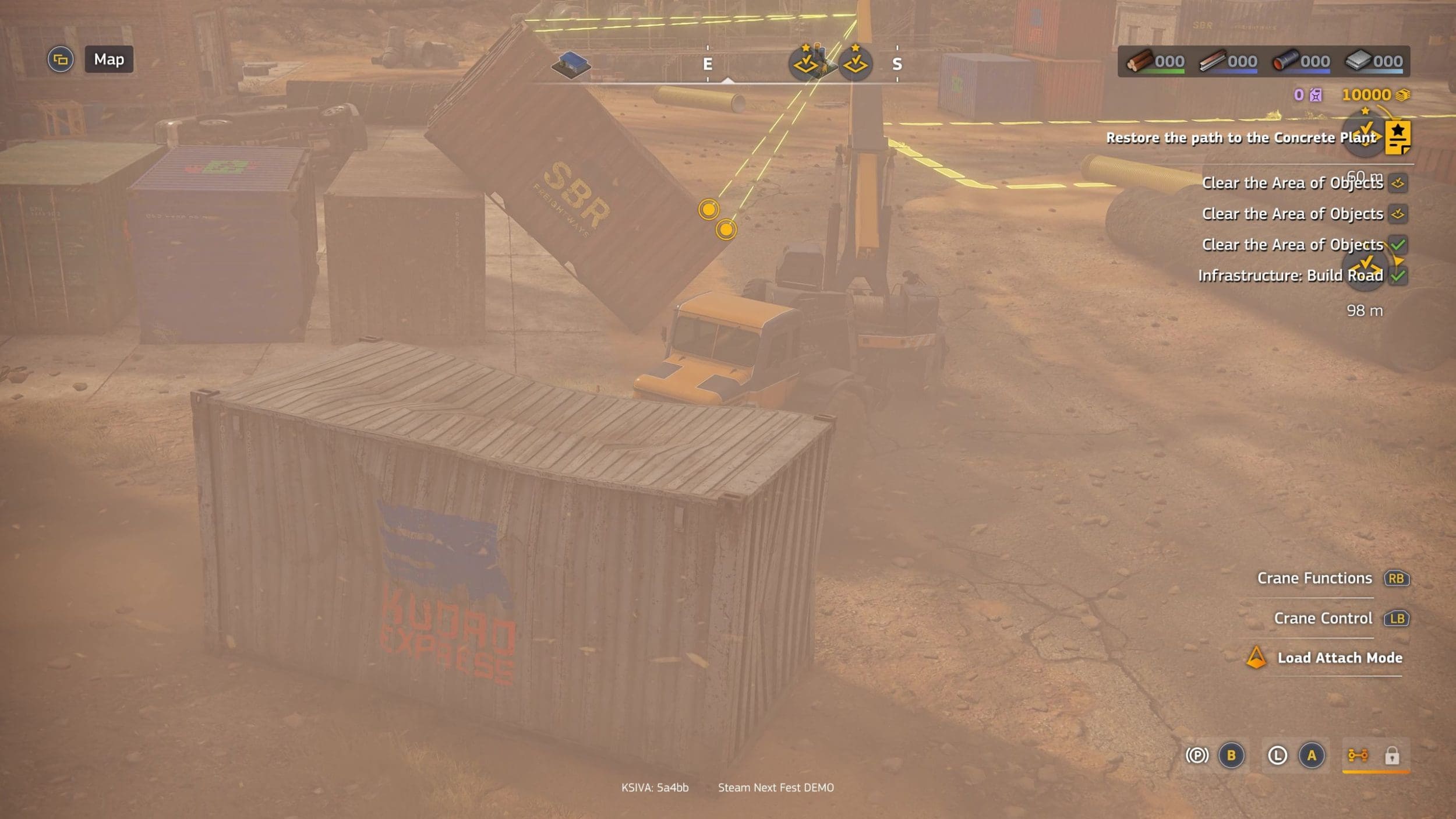Open the Restore the path to the Concrete Plant objective
Viewport: 1456px width, 819px height.
pyautogui.click(x=1241, y=137)
